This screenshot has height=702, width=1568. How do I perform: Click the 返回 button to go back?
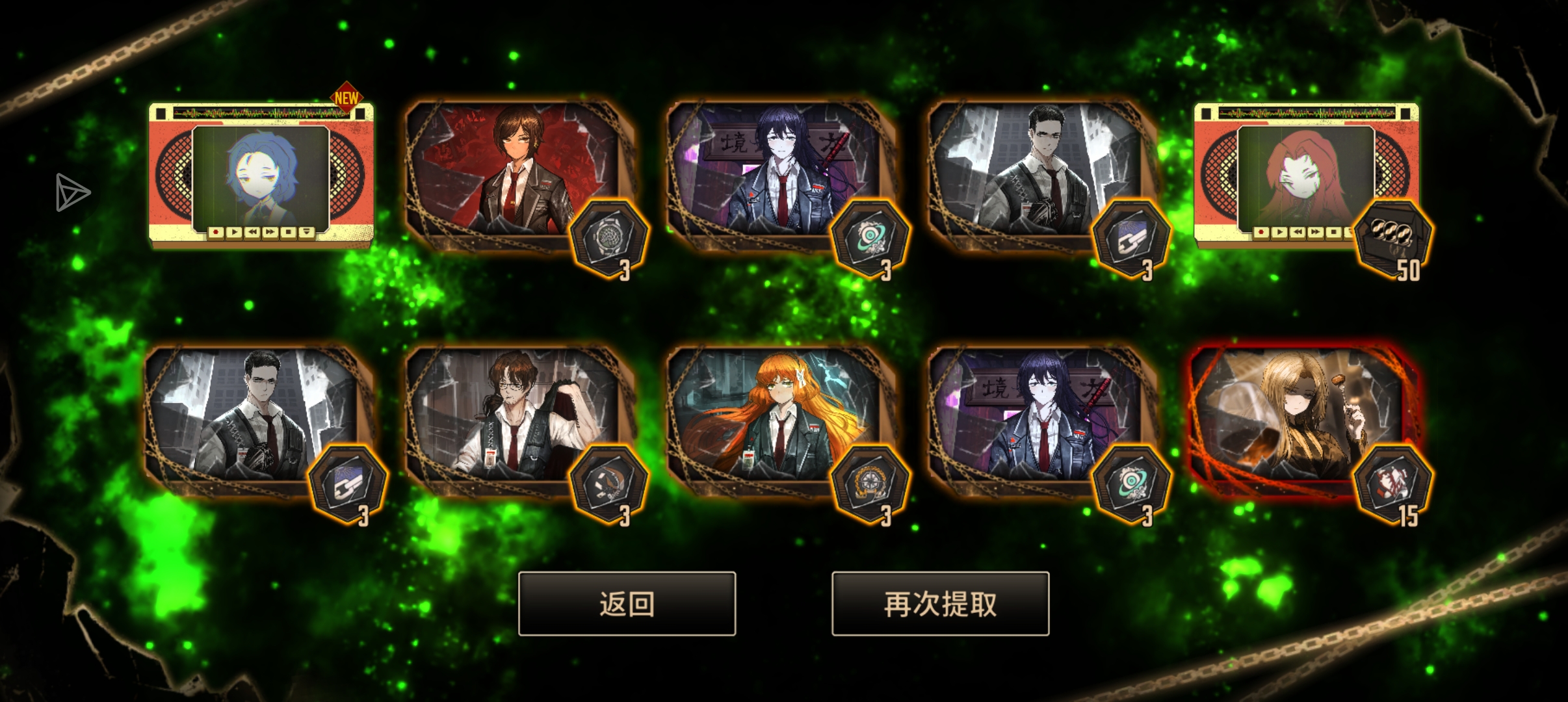(x=627, y=603)
